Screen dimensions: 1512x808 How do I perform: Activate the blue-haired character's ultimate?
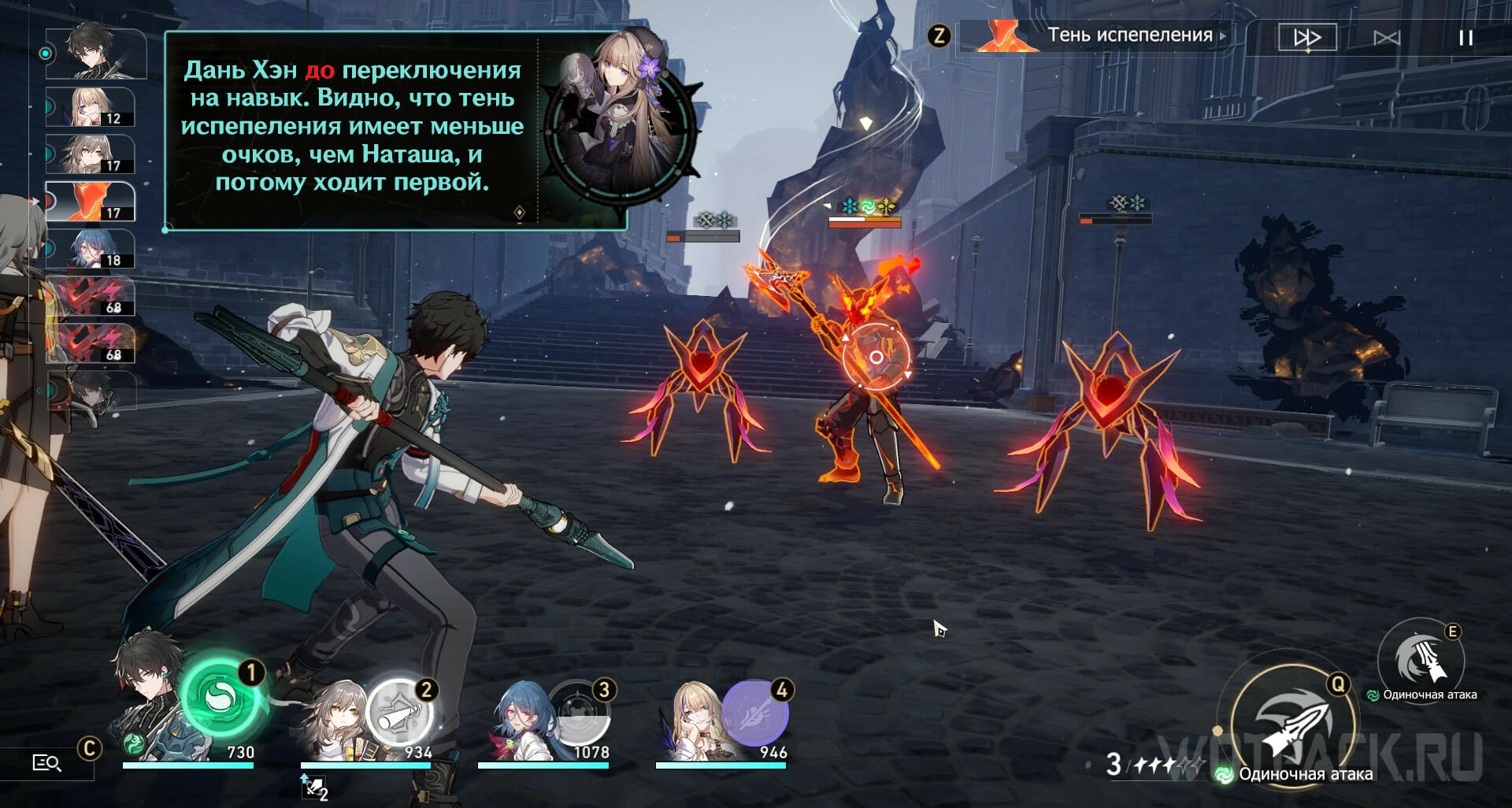pyautogui.click(x=580, y=713)
